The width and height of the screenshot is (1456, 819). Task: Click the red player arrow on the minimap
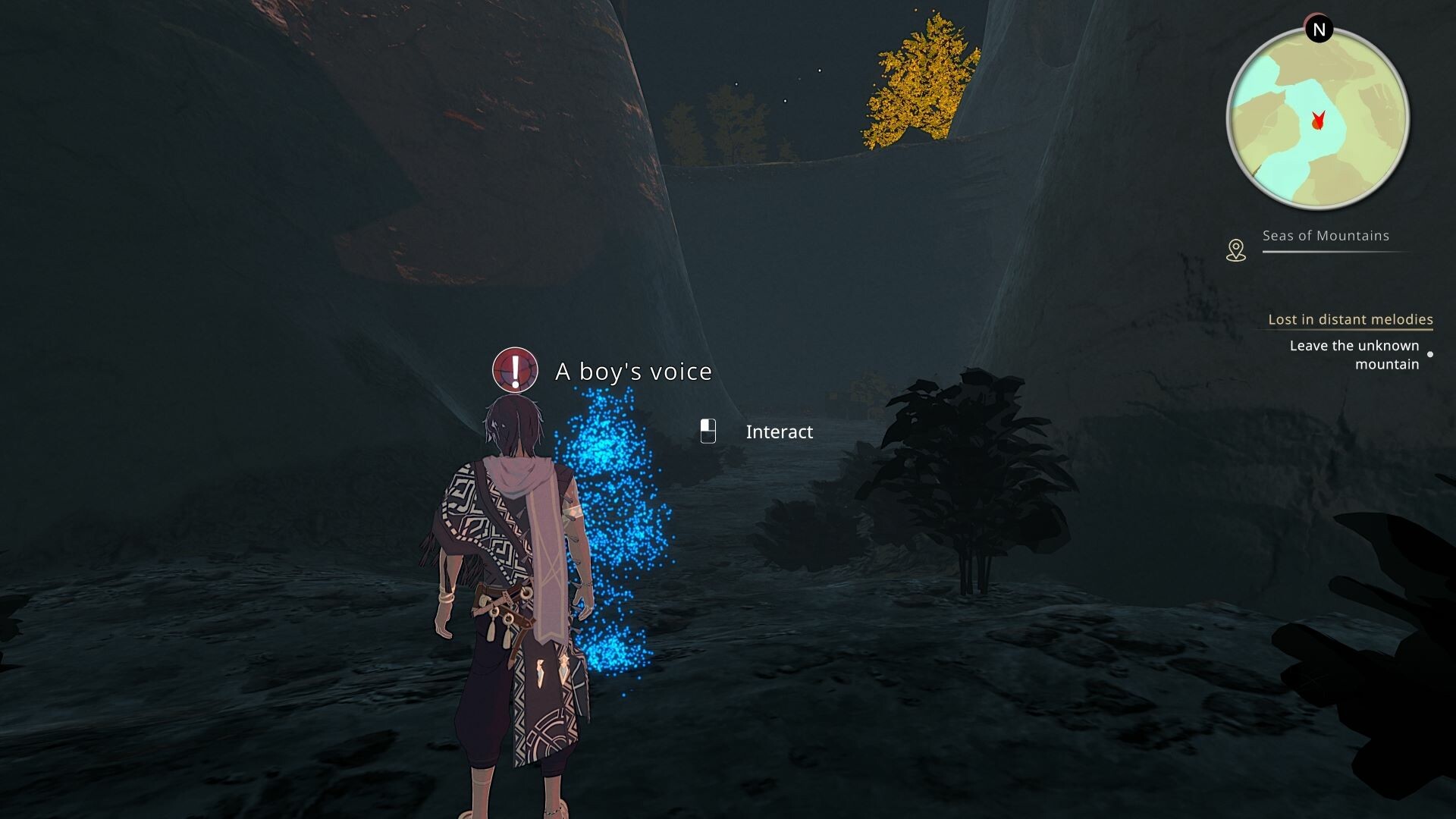[x=1319, y=119]
